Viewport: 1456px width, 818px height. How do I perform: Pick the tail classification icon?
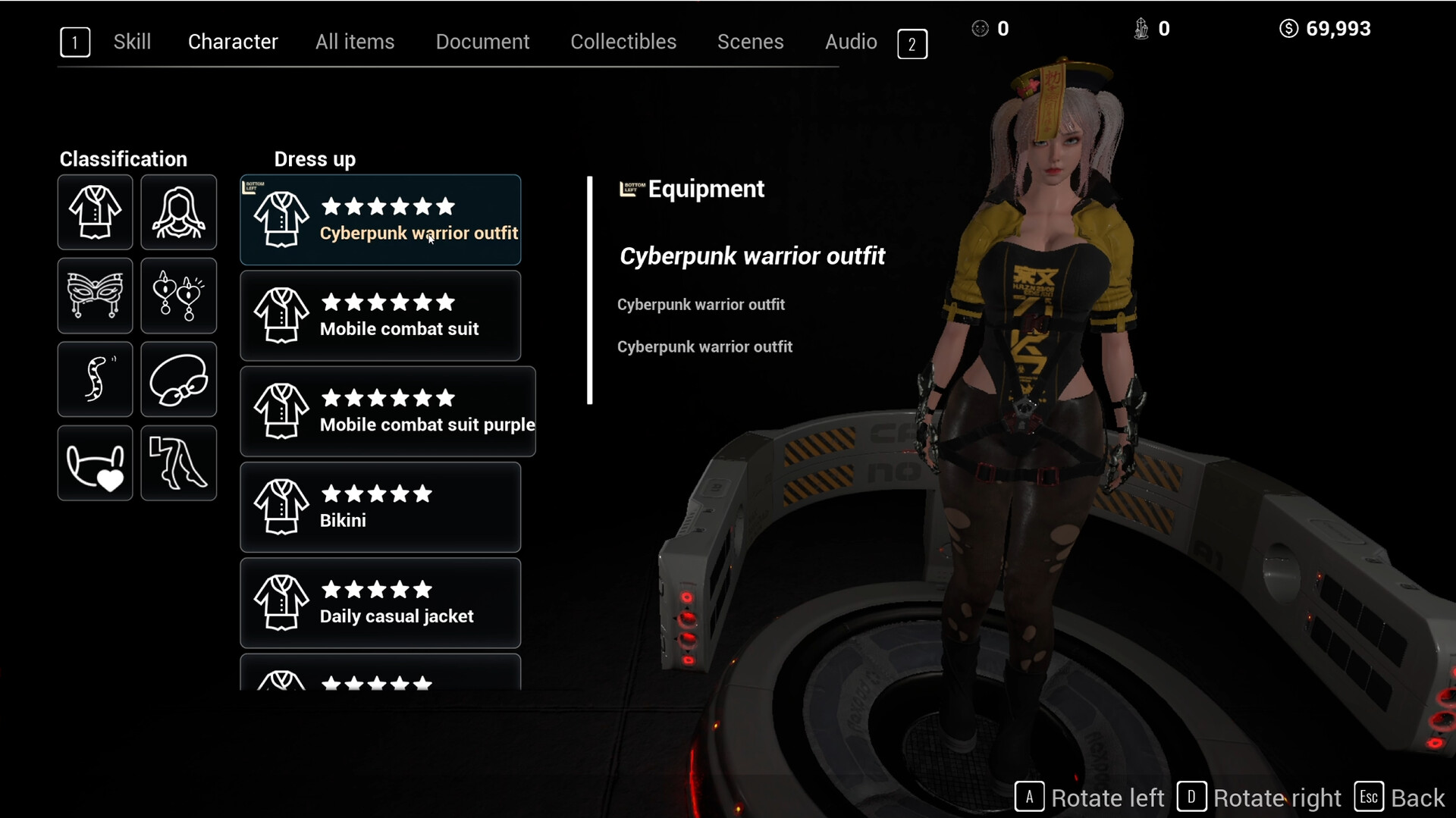pyautogui.click(x=96, y=379)
